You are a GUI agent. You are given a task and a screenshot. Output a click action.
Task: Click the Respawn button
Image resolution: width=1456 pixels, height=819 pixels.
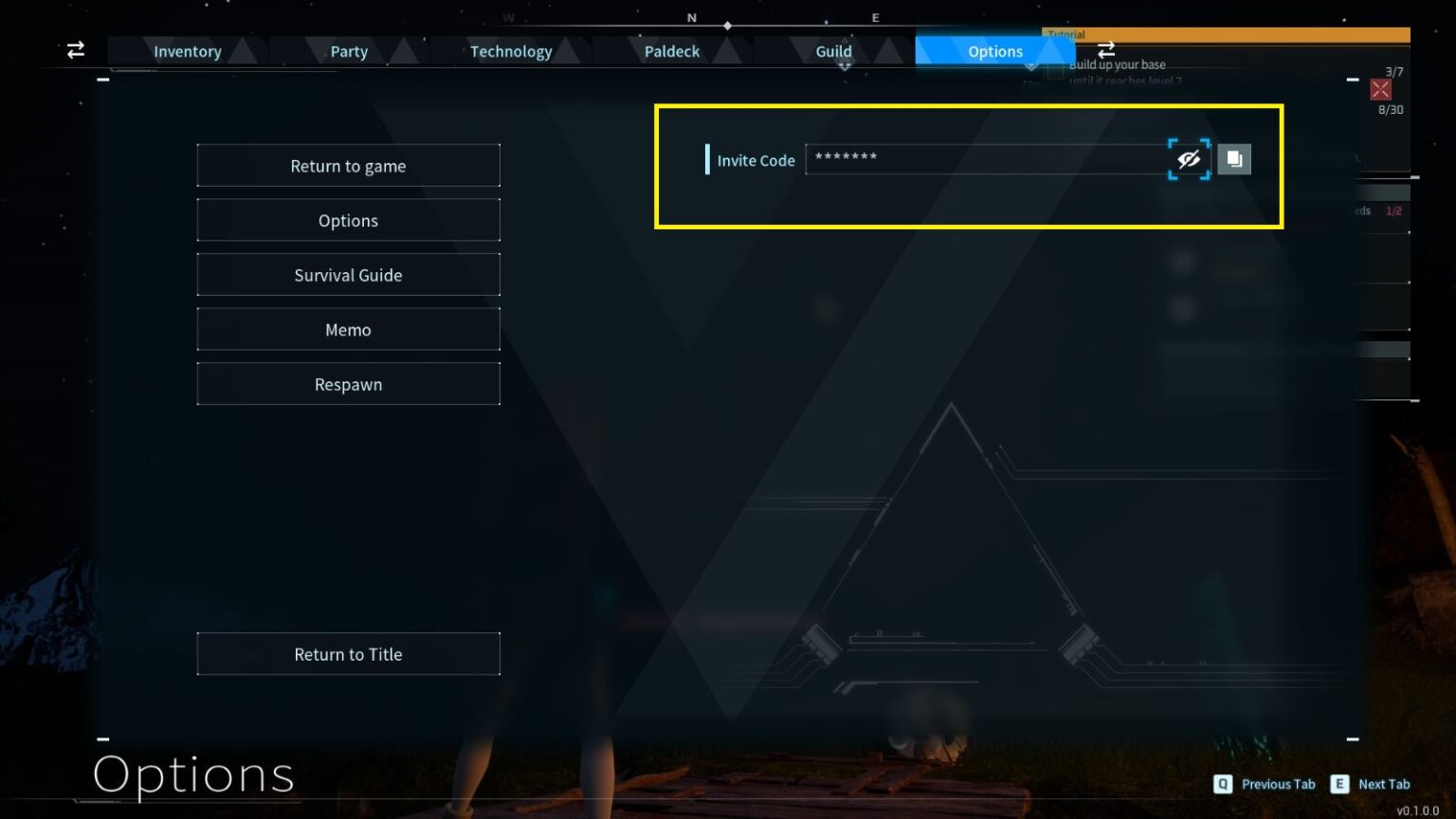pyautogui.click(x=348, y=384)
